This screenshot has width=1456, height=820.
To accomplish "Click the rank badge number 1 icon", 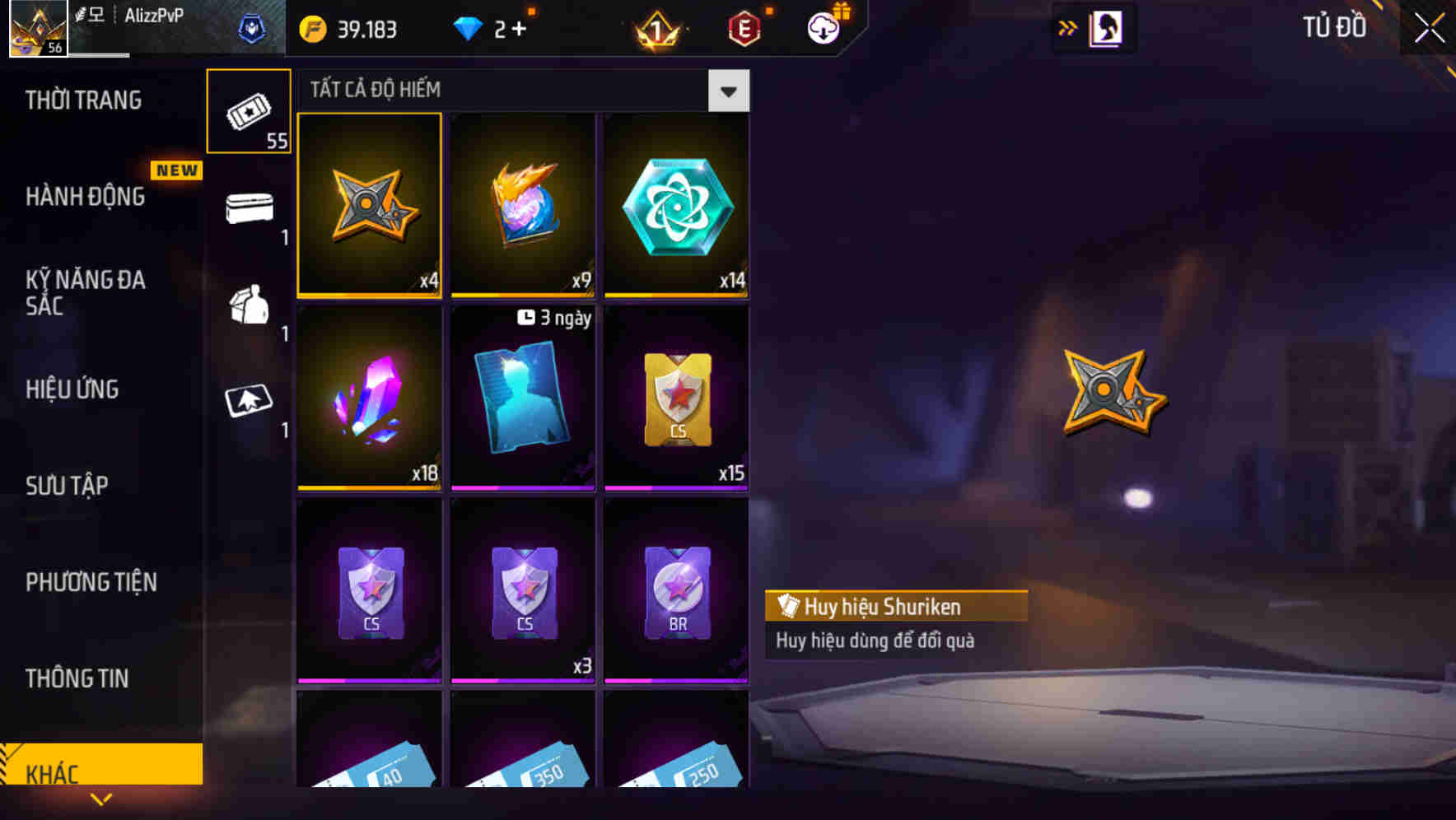I will (x=655, y=27).
